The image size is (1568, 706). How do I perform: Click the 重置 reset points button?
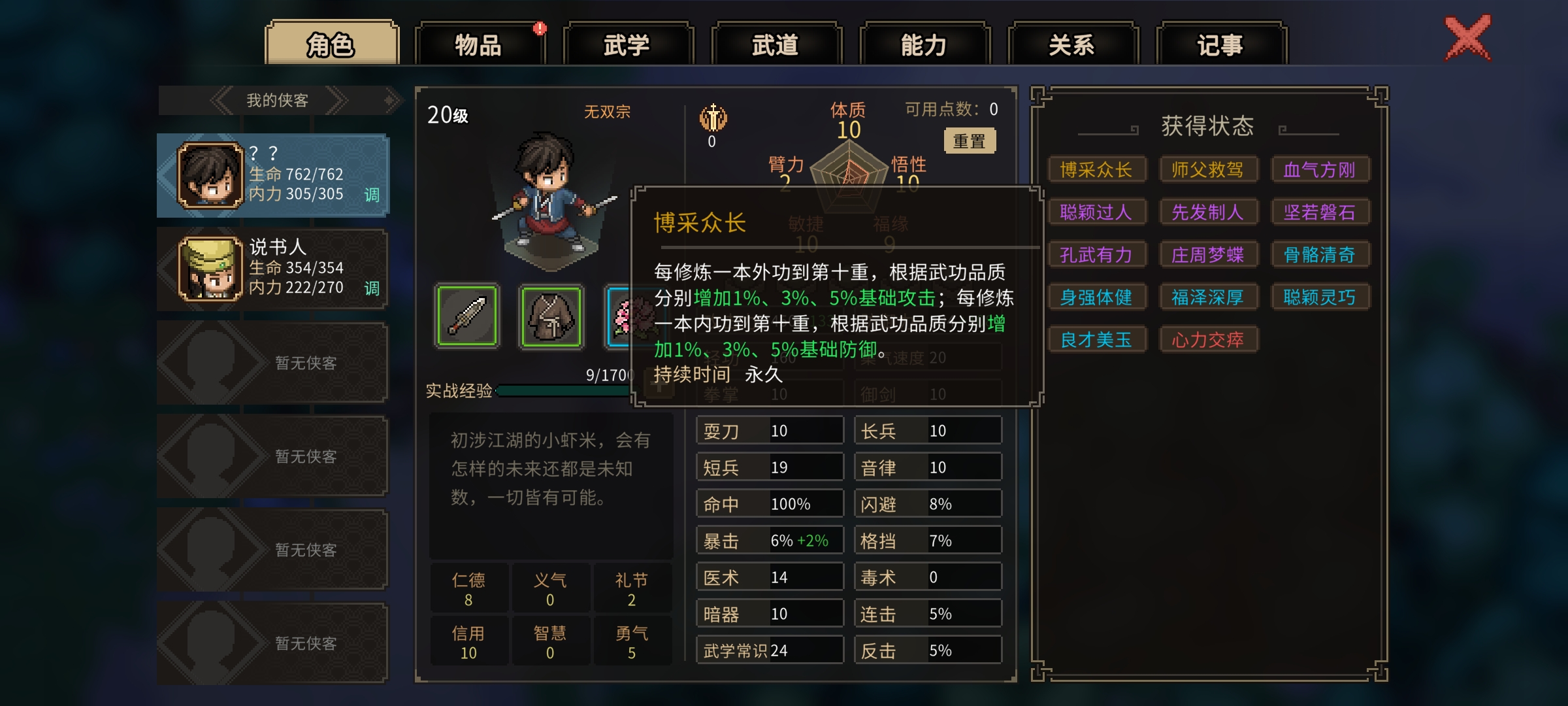(970, 141)
